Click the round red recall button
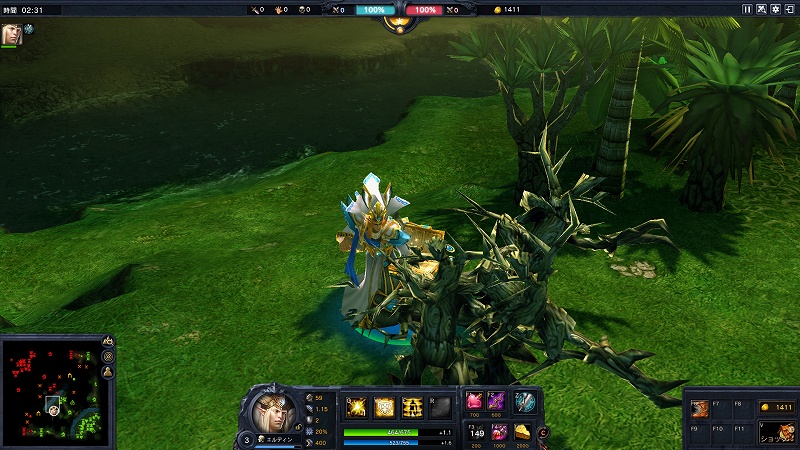The height and width of the screenshot is (450, 800). tap(544, 432)
